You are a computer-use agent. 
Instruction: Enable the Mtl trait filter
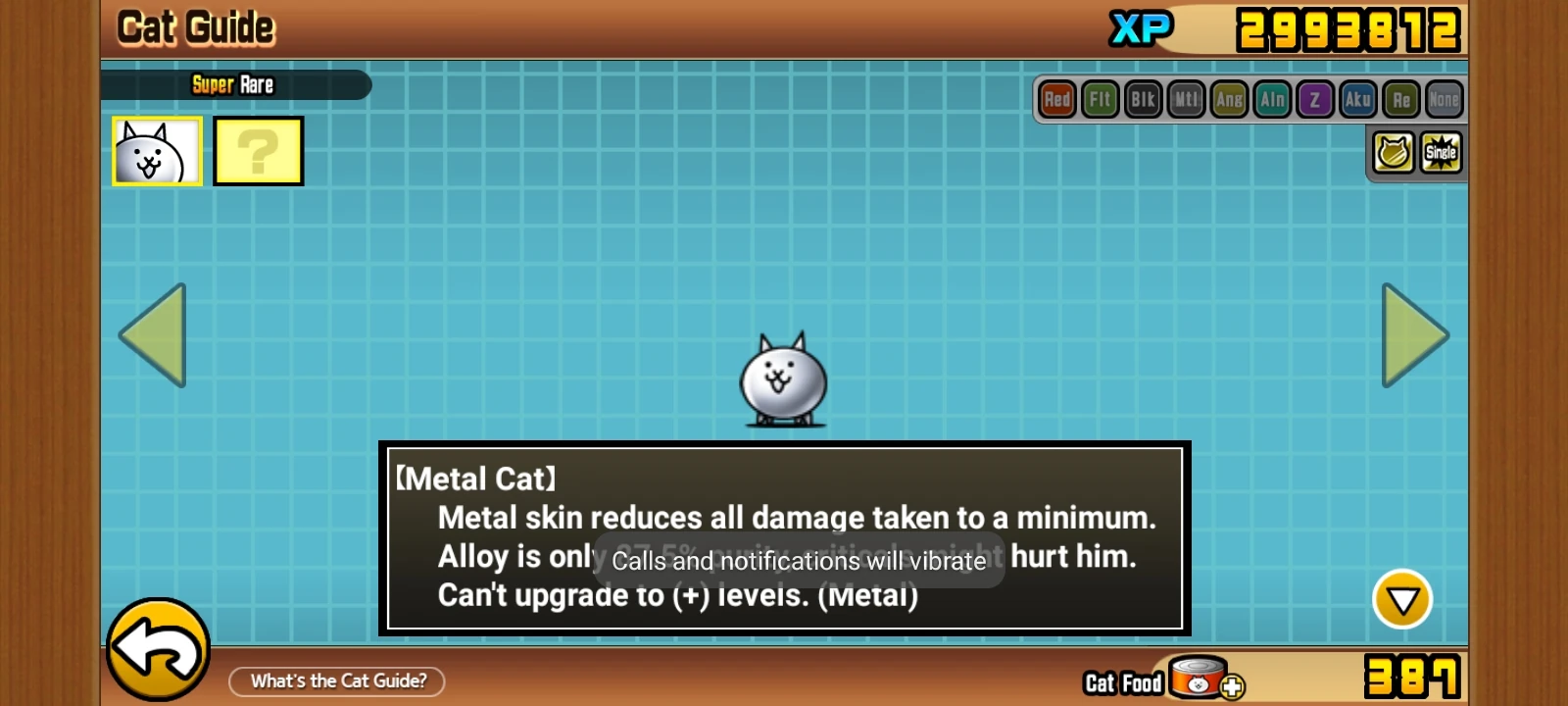(1186, 98)
